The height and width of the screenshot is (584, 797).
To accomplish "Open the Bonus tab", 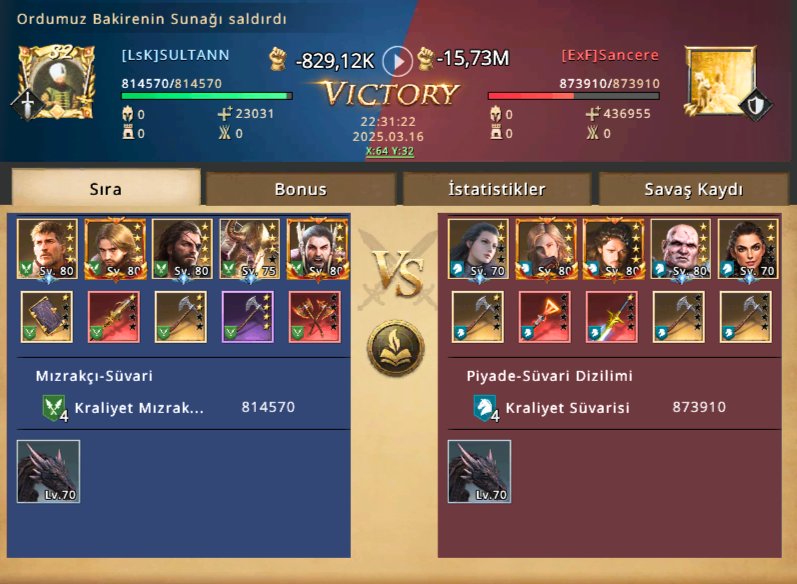I will (300, 188).
